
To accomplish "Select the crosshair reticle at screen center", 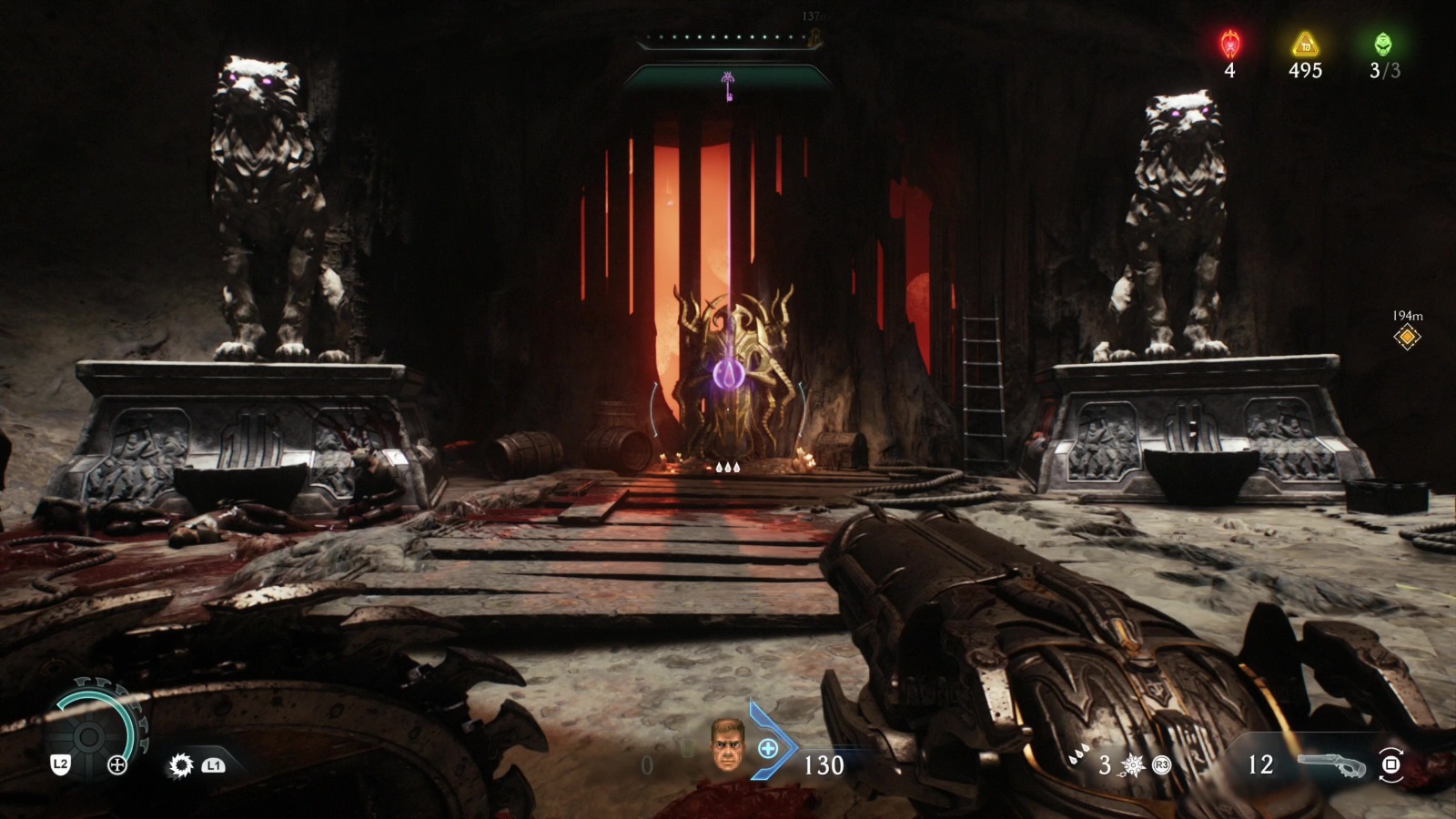I will (x=728, y=409).
